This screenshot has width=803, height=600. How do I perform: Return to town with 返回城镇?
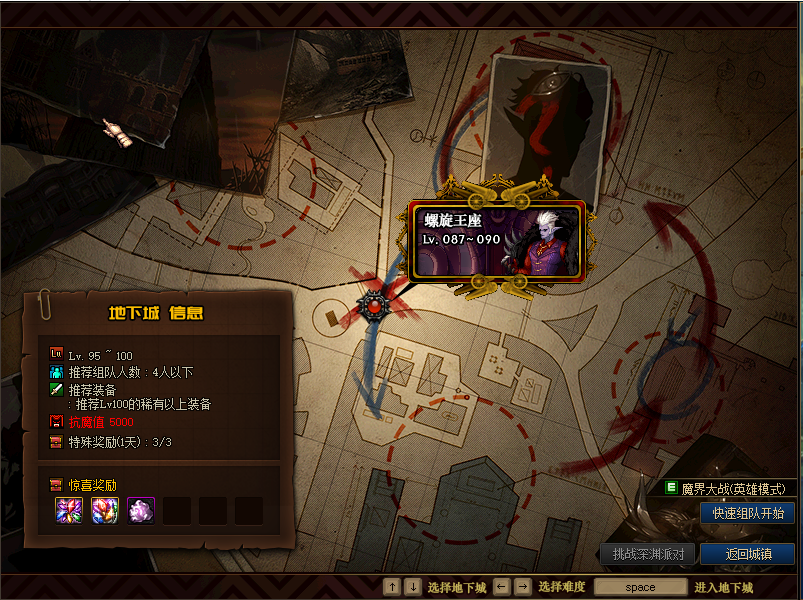pos(747,554)
